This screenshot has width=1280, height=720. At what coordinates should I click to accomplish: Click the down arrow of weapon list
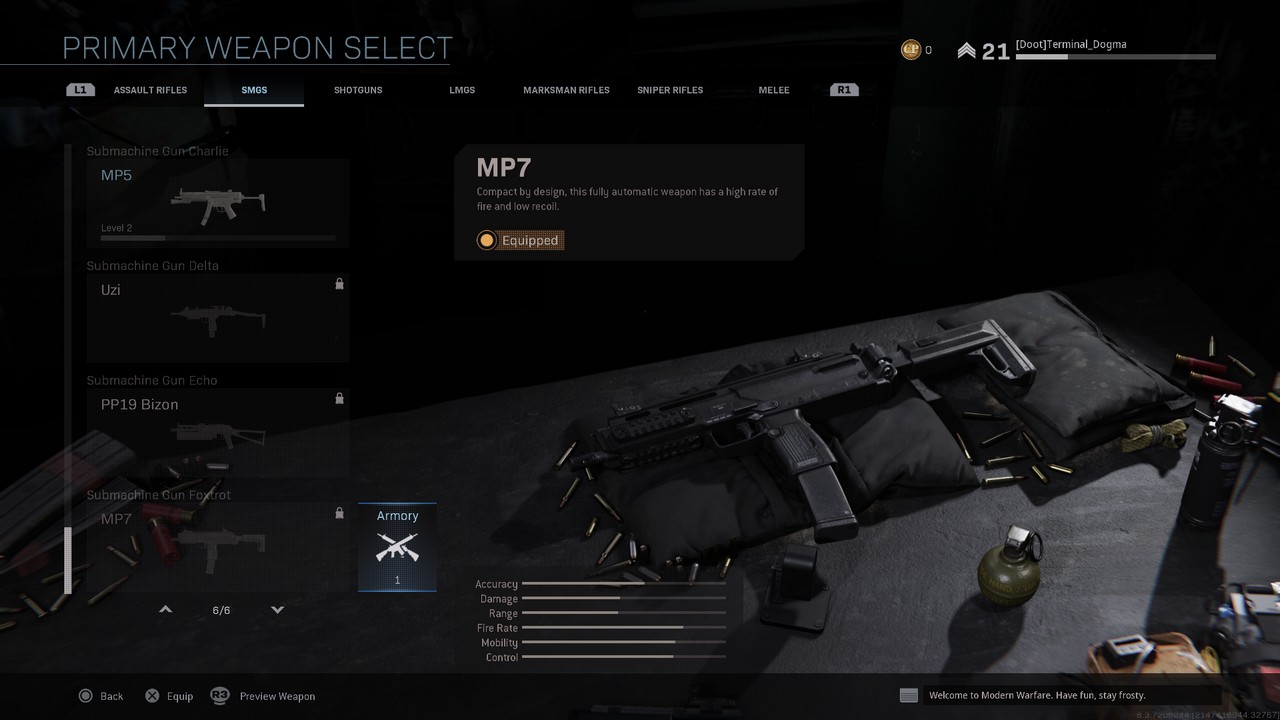click(x=278, y=610)
